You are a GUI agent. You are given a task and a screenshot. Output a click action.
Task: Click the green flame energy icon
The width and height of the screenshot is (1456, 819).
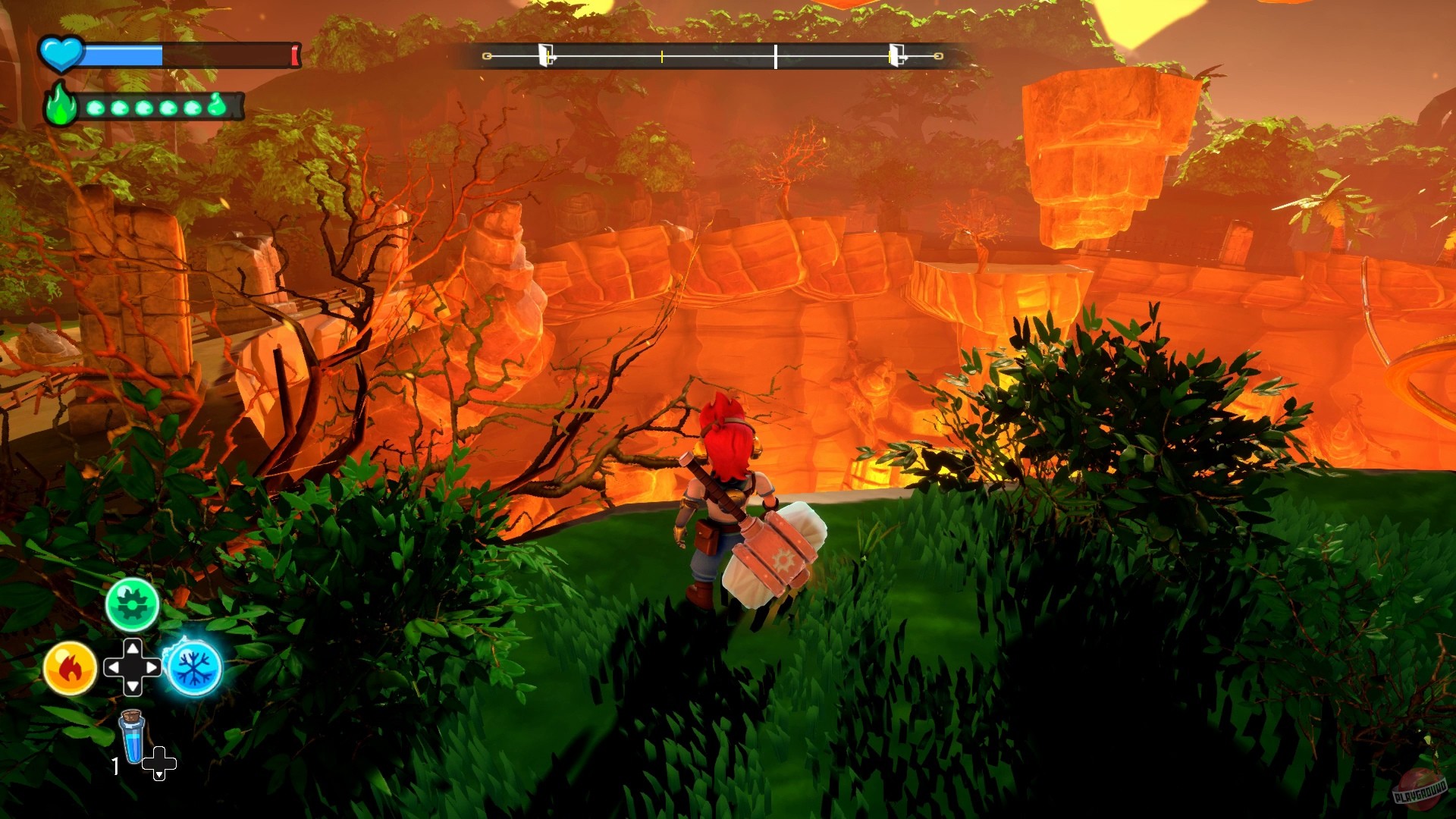pyautogui.click(x=60, y=108)
